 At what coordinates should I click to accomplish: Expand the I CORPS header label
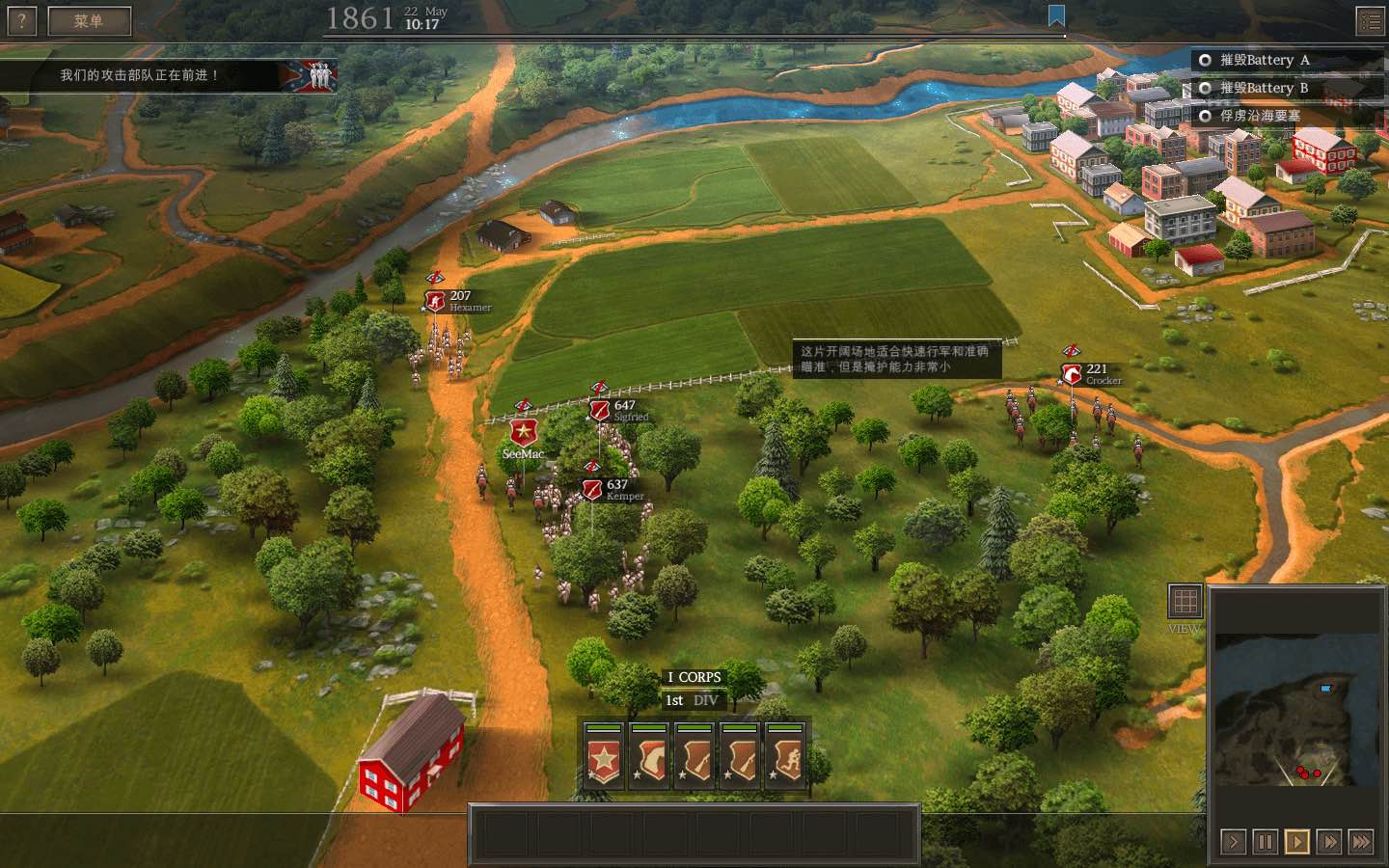coord(696,677)
